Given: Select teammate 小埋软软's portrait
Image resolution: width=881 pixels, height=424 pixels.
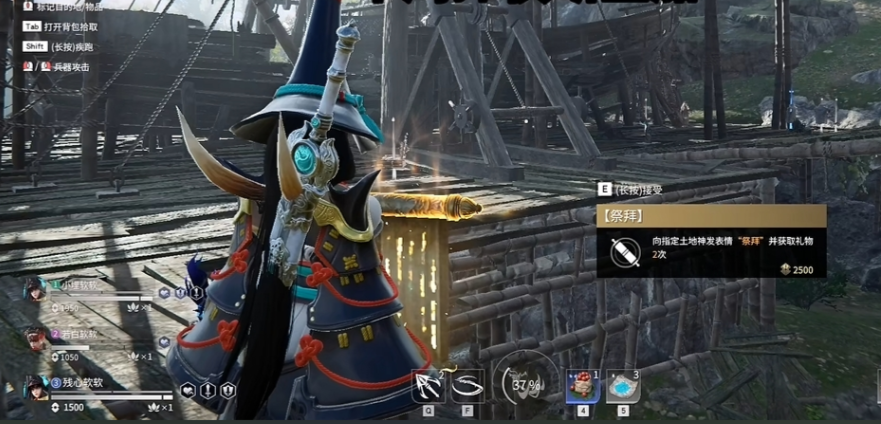Looking at the screenshot, I should (36, 288).
